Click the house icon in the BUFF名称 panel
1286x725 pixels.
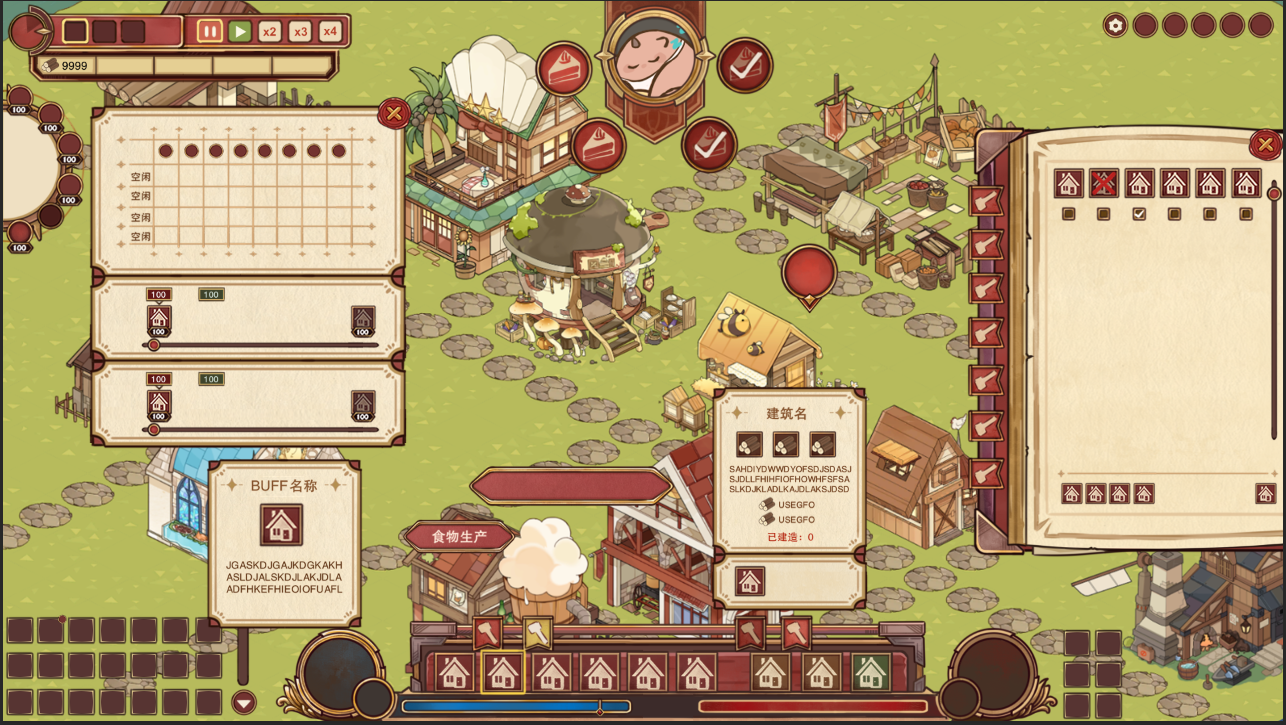coord(281,525)
